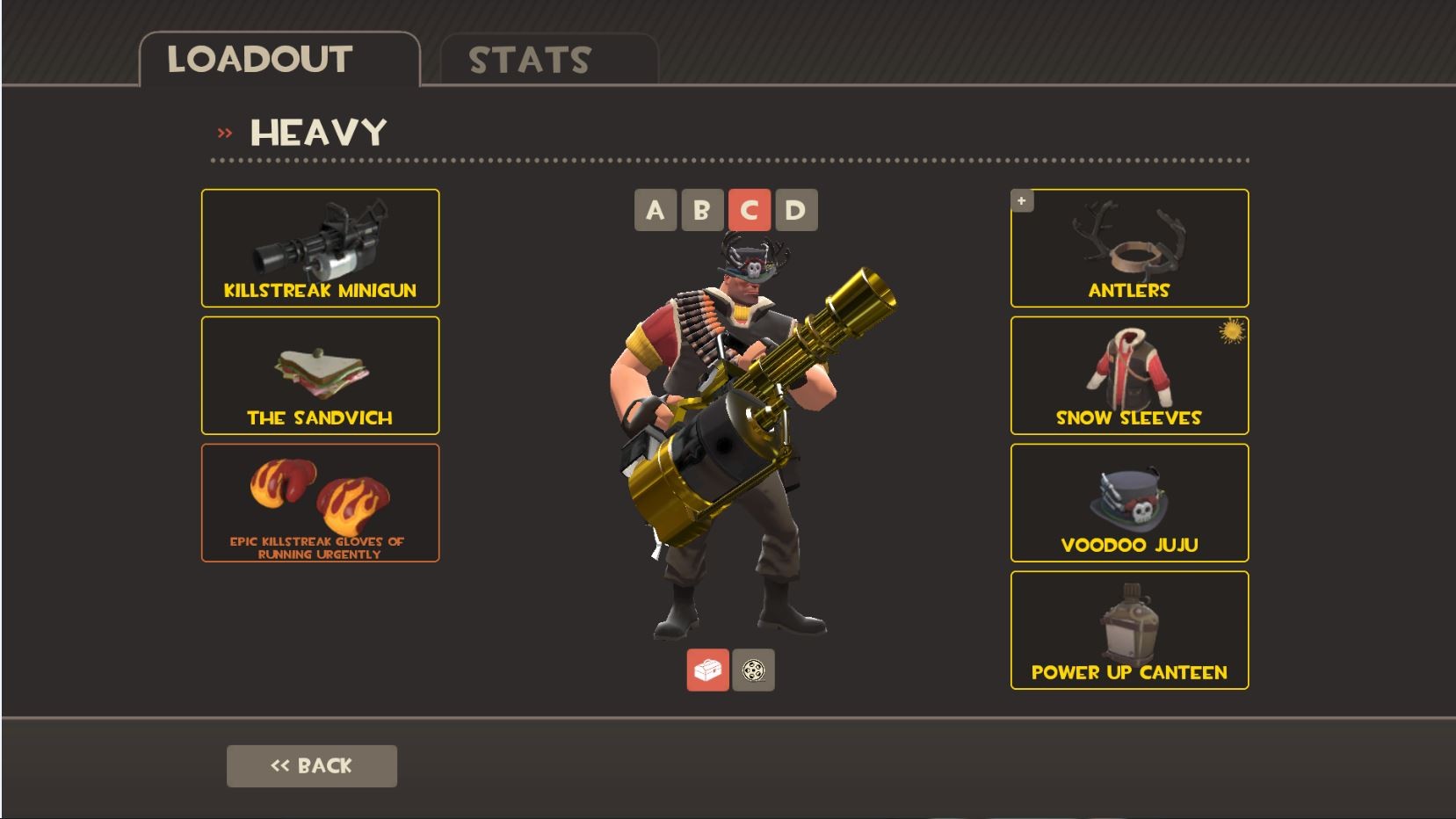1456x819 pixels.
Task: Click loadout preset C
Action: point(750,210)
